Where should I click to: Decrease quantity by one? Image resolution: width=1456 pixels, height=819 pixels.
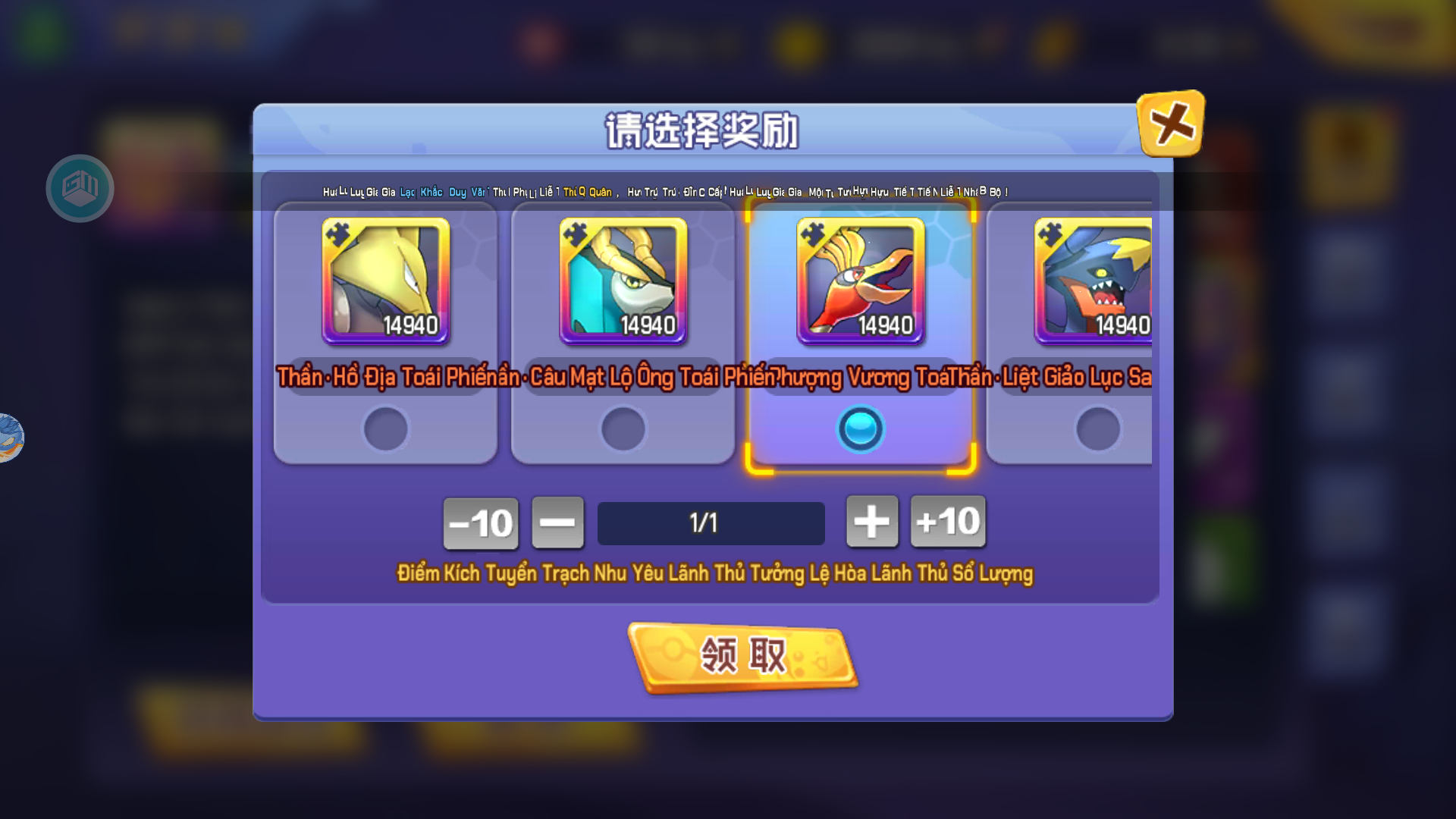tap(557, 522)
